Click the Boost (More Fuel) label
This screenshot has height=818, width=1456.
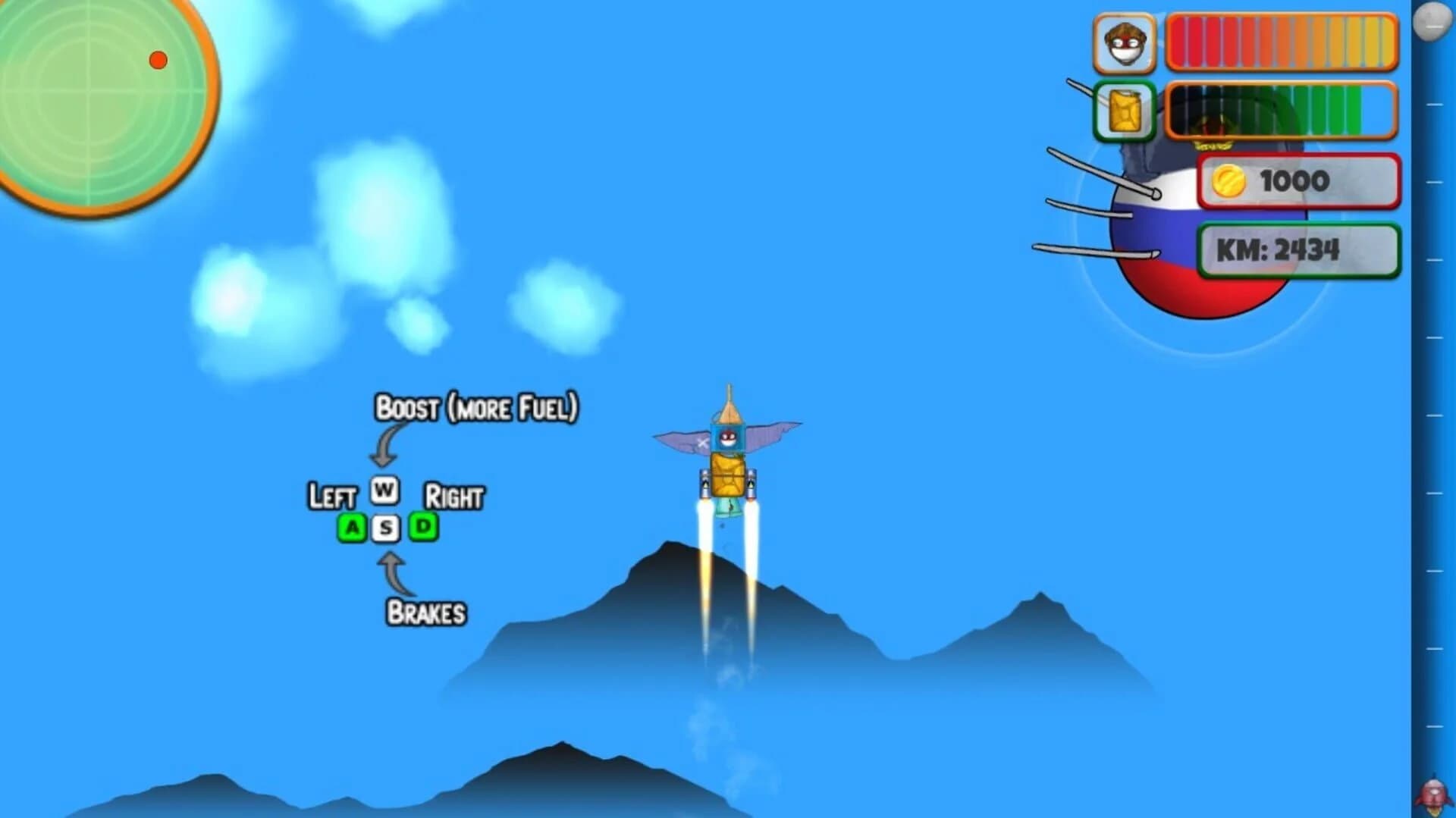pyautogui.click(x=477, y=406)
